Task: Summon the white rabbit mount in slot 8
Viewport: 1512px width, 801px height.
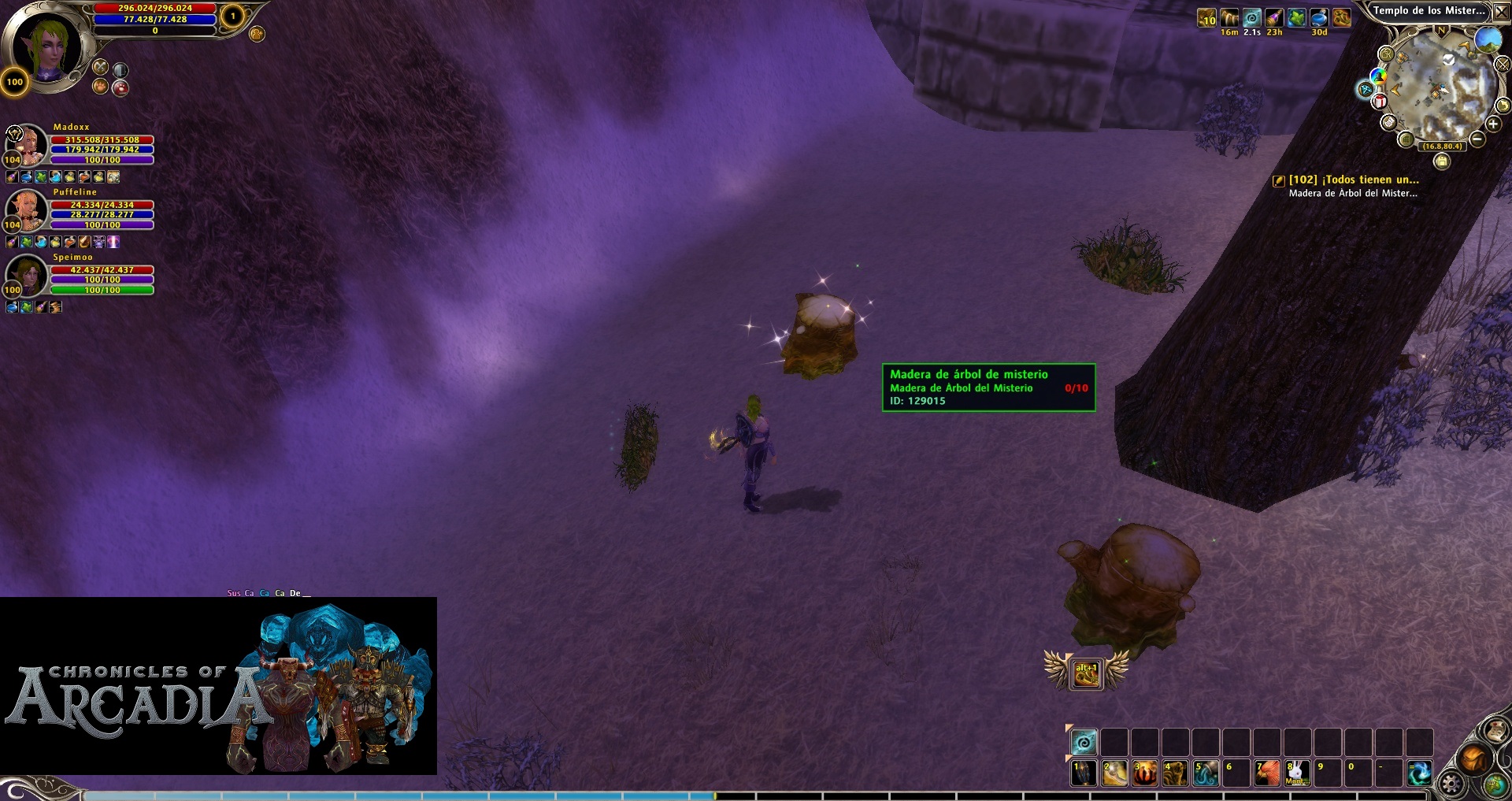Action: tap(1297, 773)
